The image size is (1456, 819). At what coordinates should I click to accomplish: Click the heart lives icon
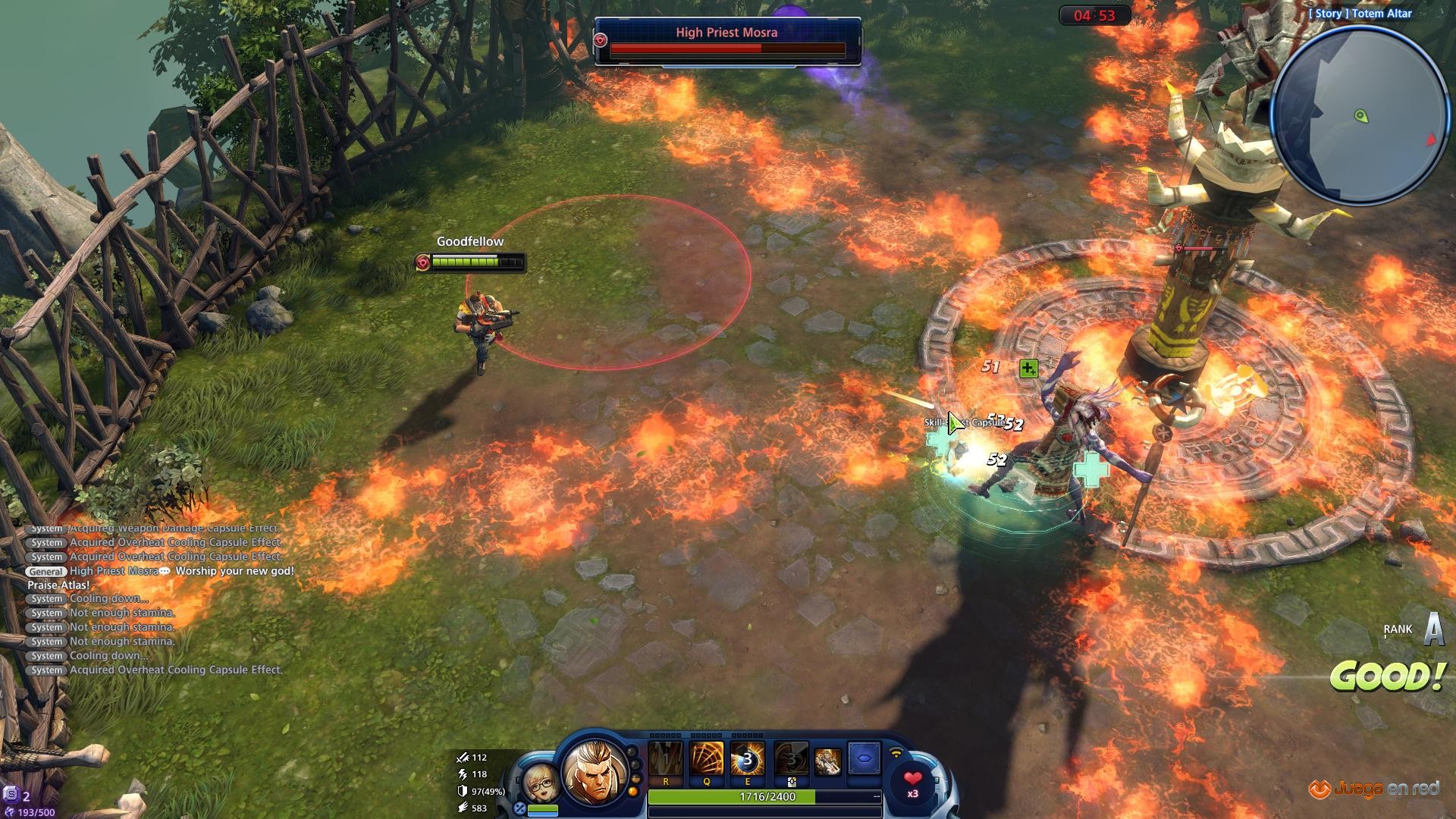[x=913, y=781]
